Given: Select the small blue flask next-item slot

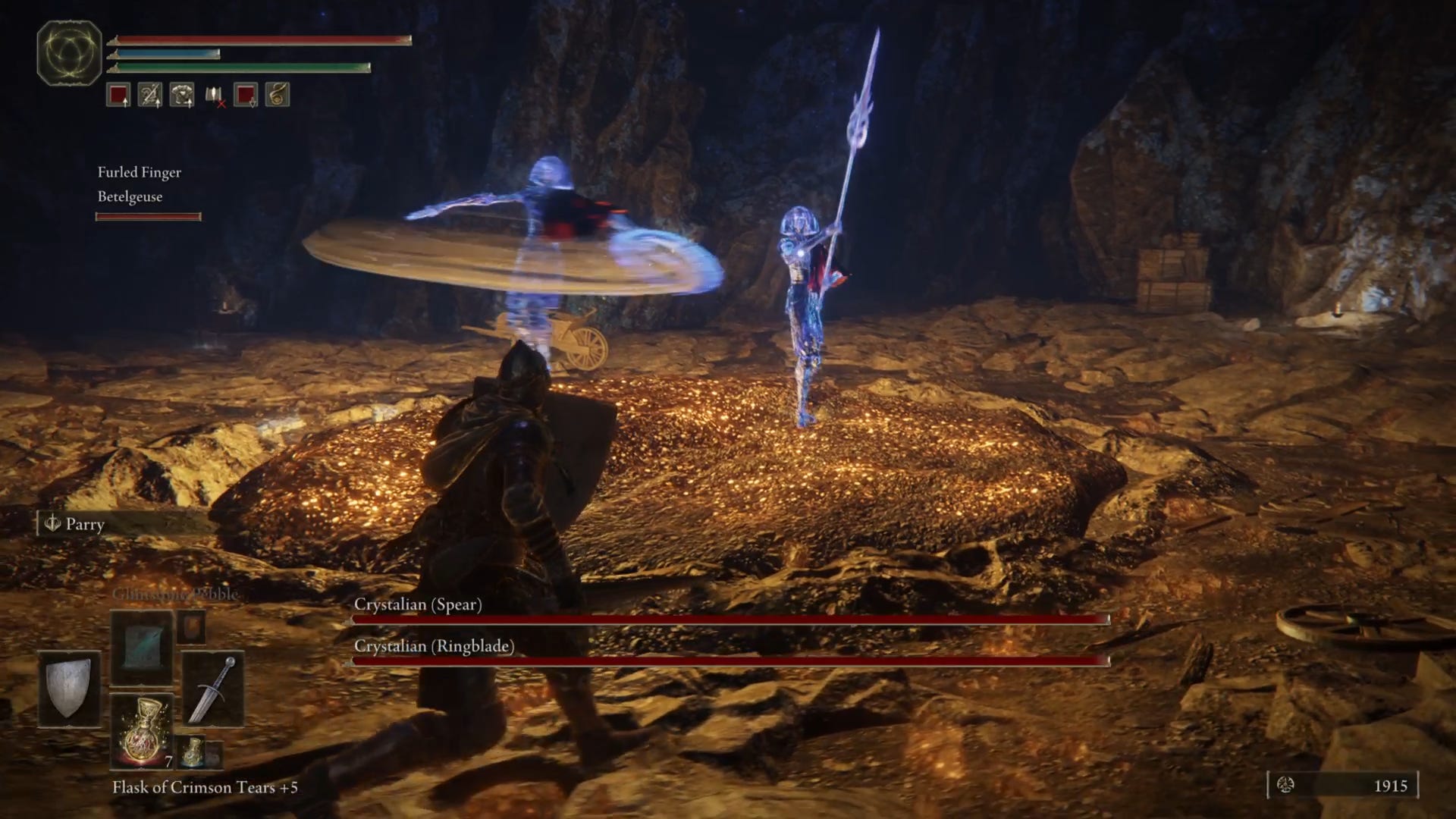Looking at the screenshot, I should pos(193,751).
